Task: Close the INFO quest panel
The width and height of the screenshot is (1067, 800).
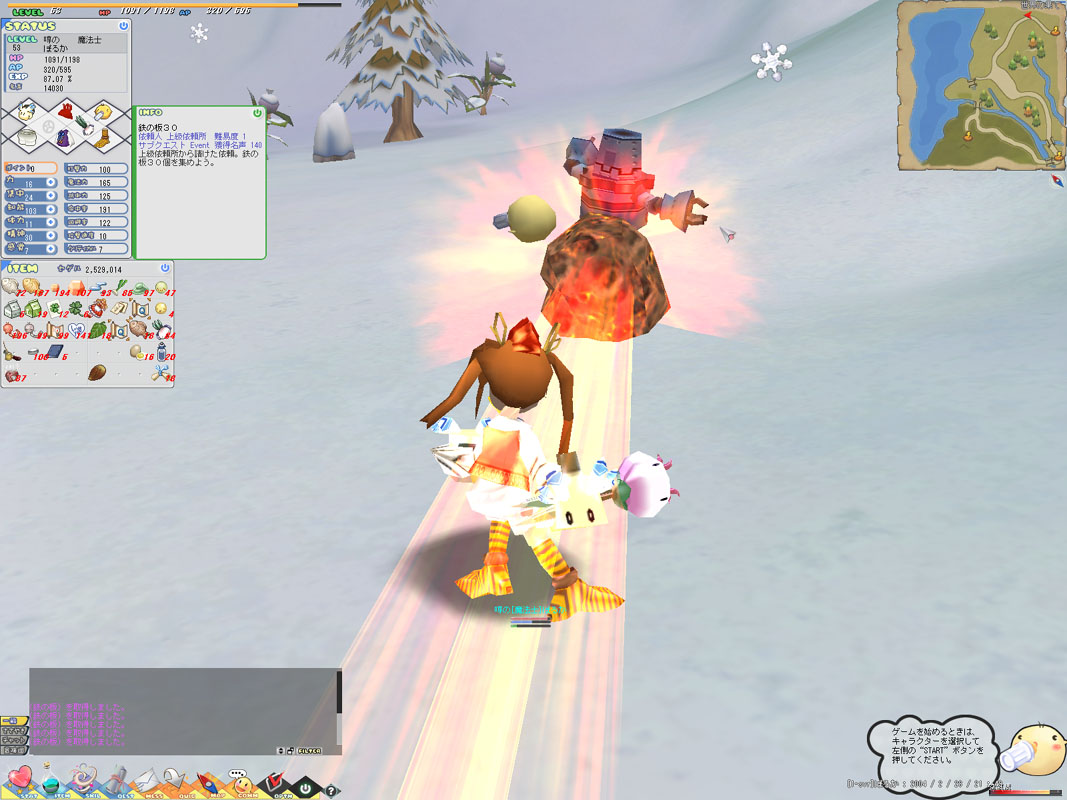Action: (257, 113)
